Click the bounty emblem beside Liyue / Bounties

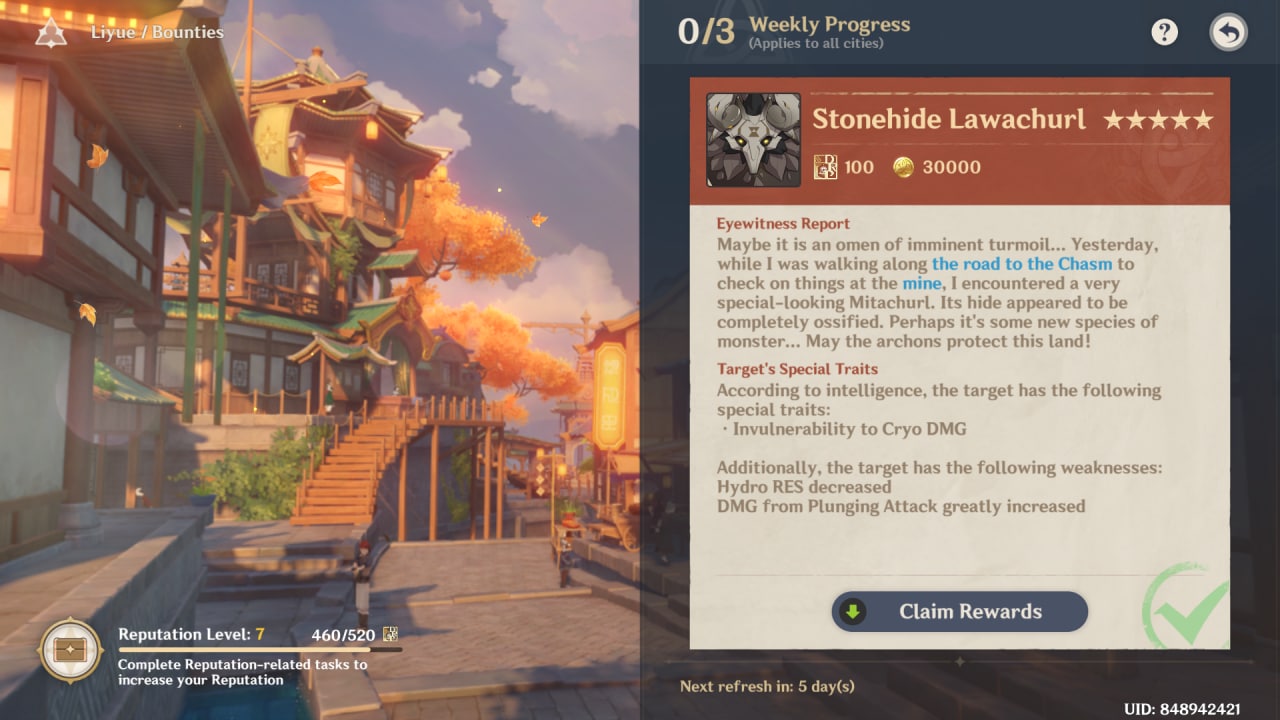click(50, 31)
